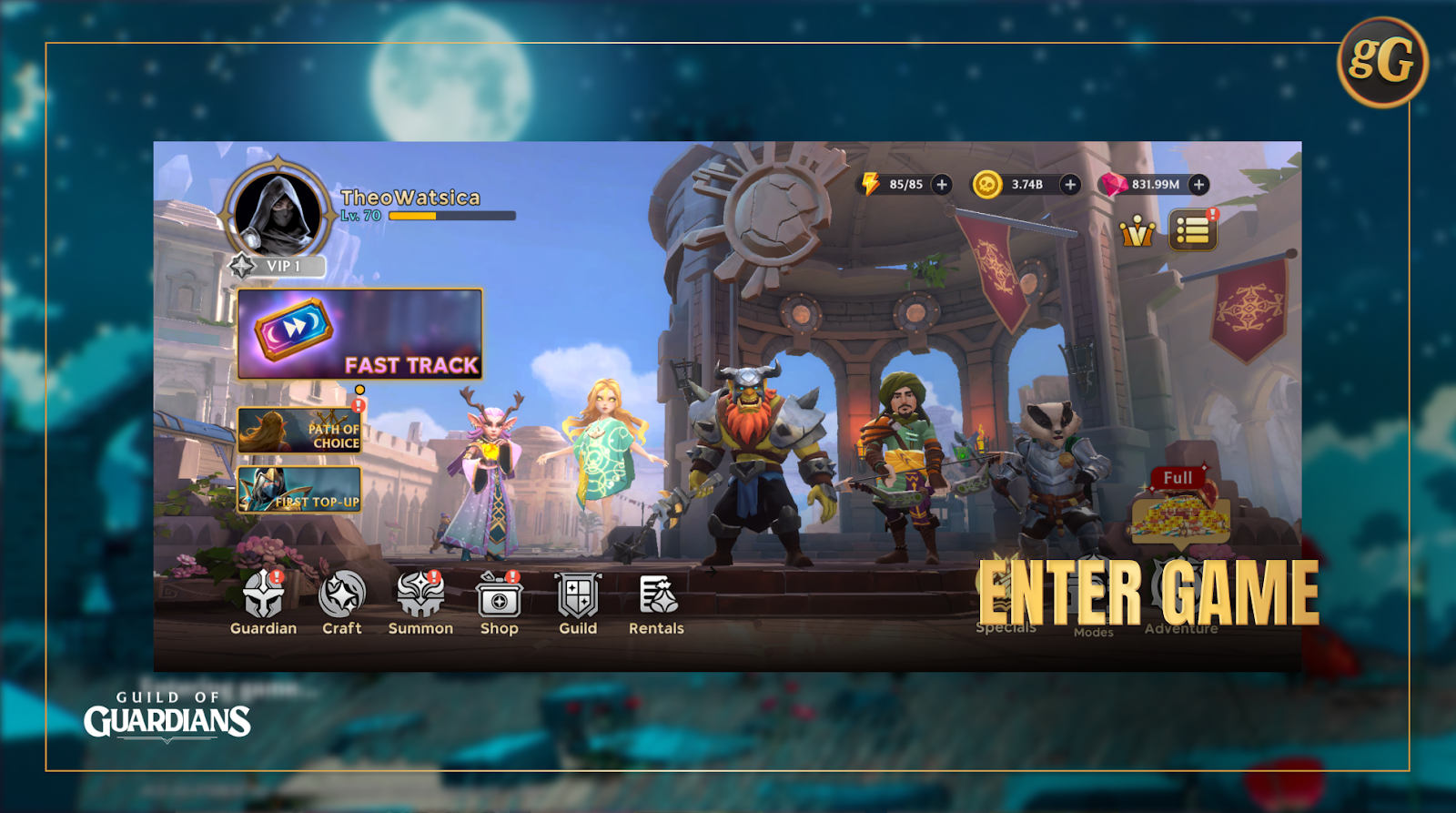Add more lightning energy with plus button
The image size is (1456, 813).
click(942, 185)
